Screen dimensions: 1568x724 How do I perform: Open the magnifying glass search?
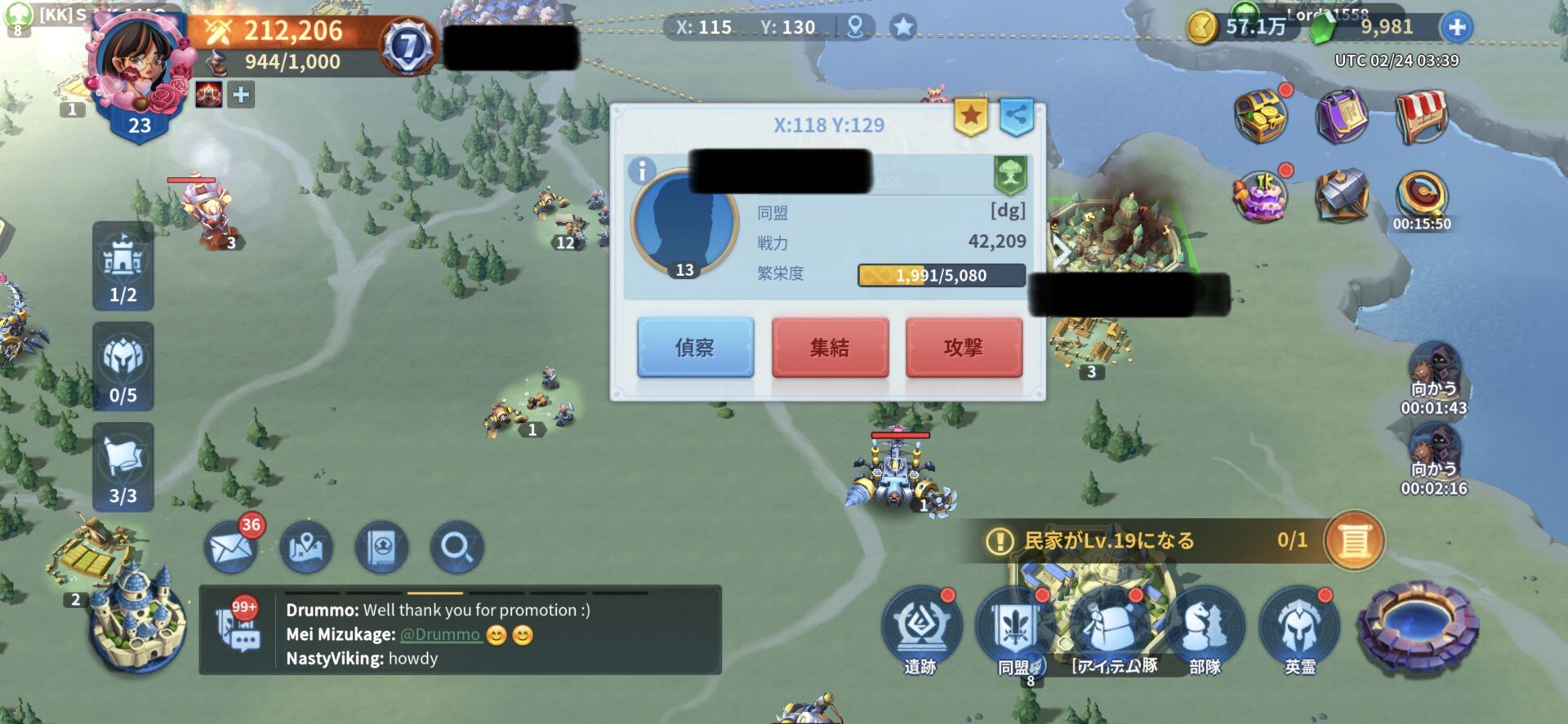[457, 548]
